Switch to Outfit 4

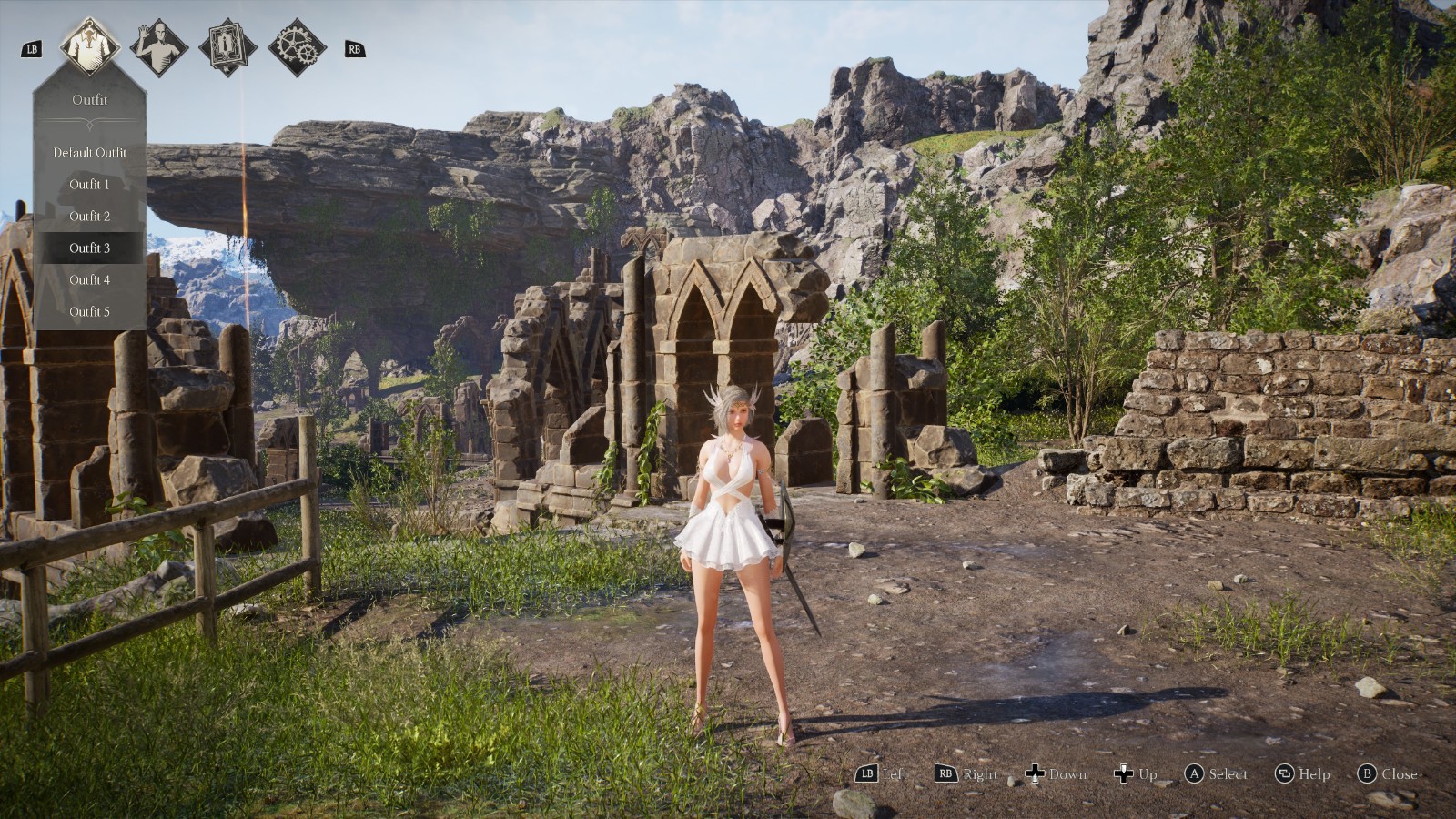pos(89,280)
